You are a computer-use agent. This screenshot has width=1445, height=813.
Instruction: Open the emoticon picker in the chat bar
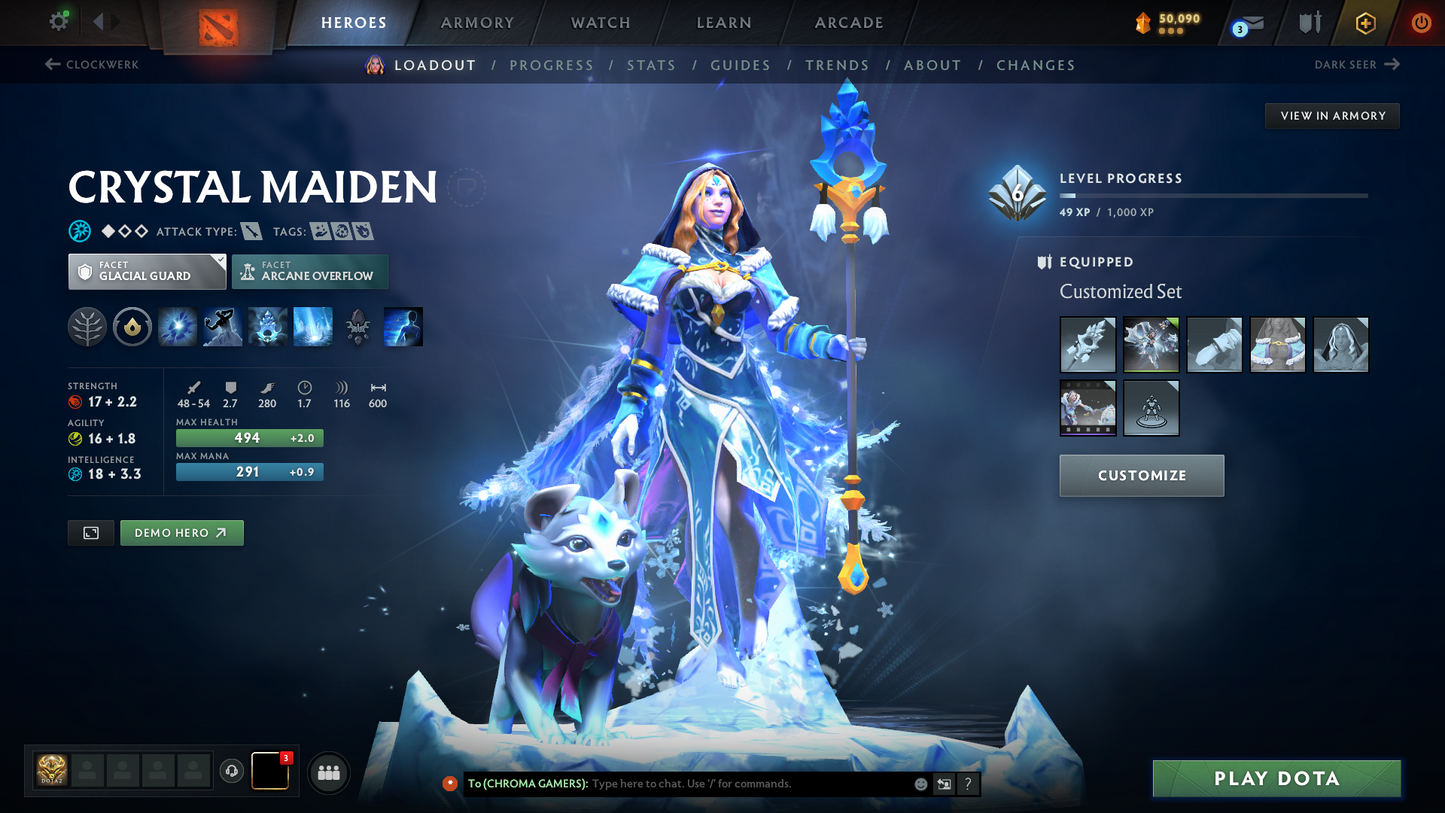click(919, 784)
